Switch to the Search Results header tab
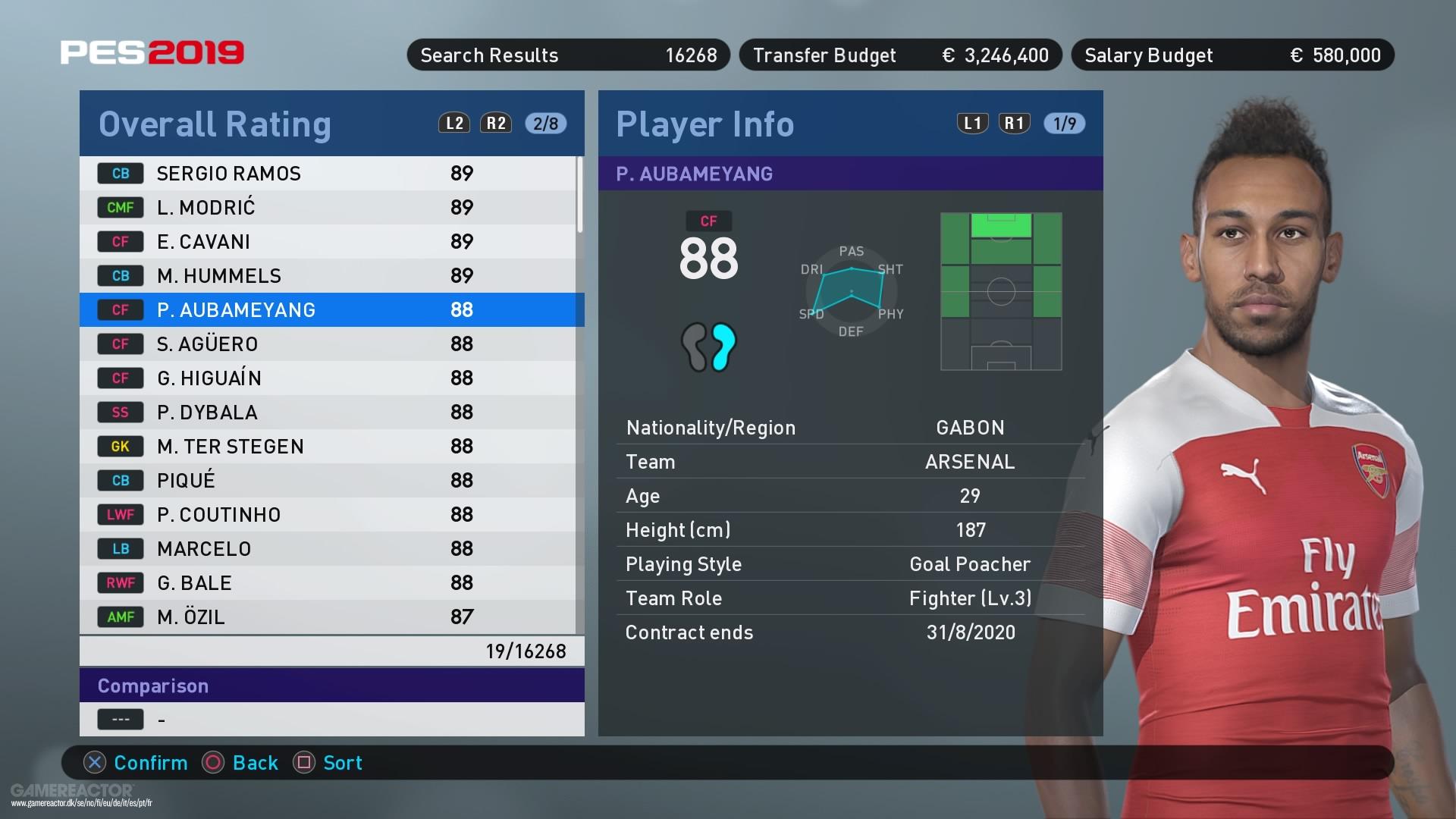Viewport: 1456px width, 819px height. click(x=567, y=55)
